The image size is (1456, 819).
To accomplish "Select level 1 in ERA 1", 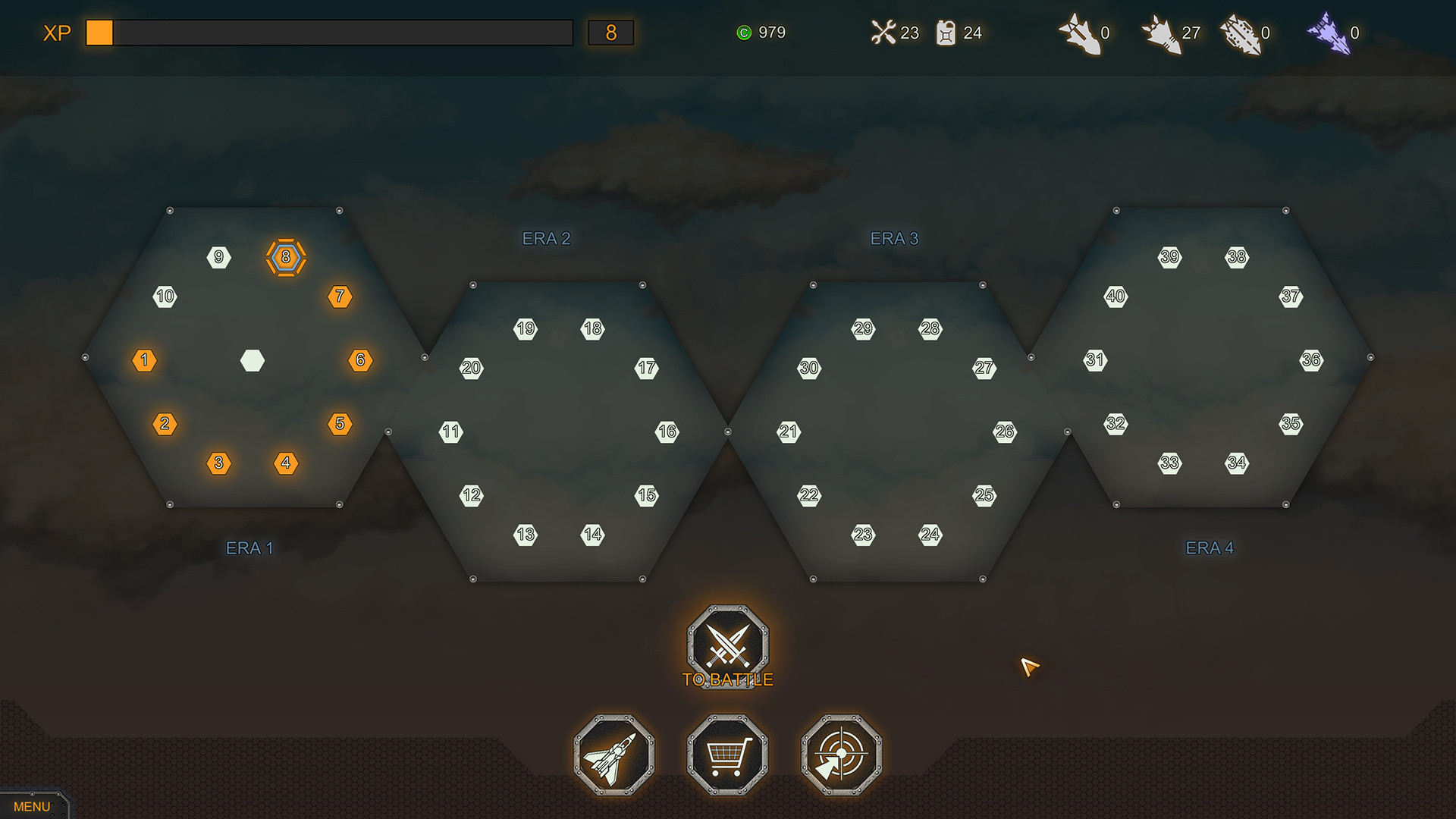I will point(144,360).
